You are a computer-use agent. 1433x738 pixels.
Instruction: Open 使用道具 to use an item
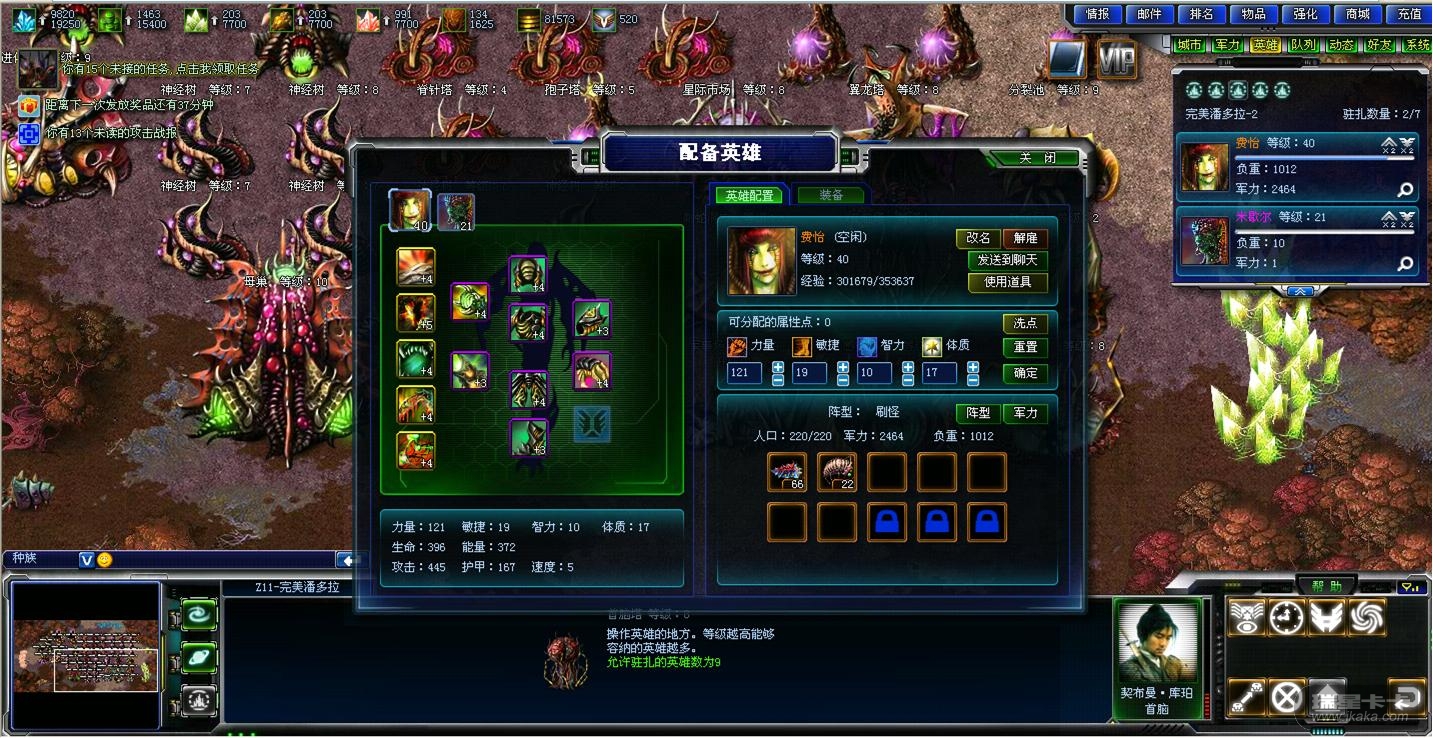click(1007, 282)
